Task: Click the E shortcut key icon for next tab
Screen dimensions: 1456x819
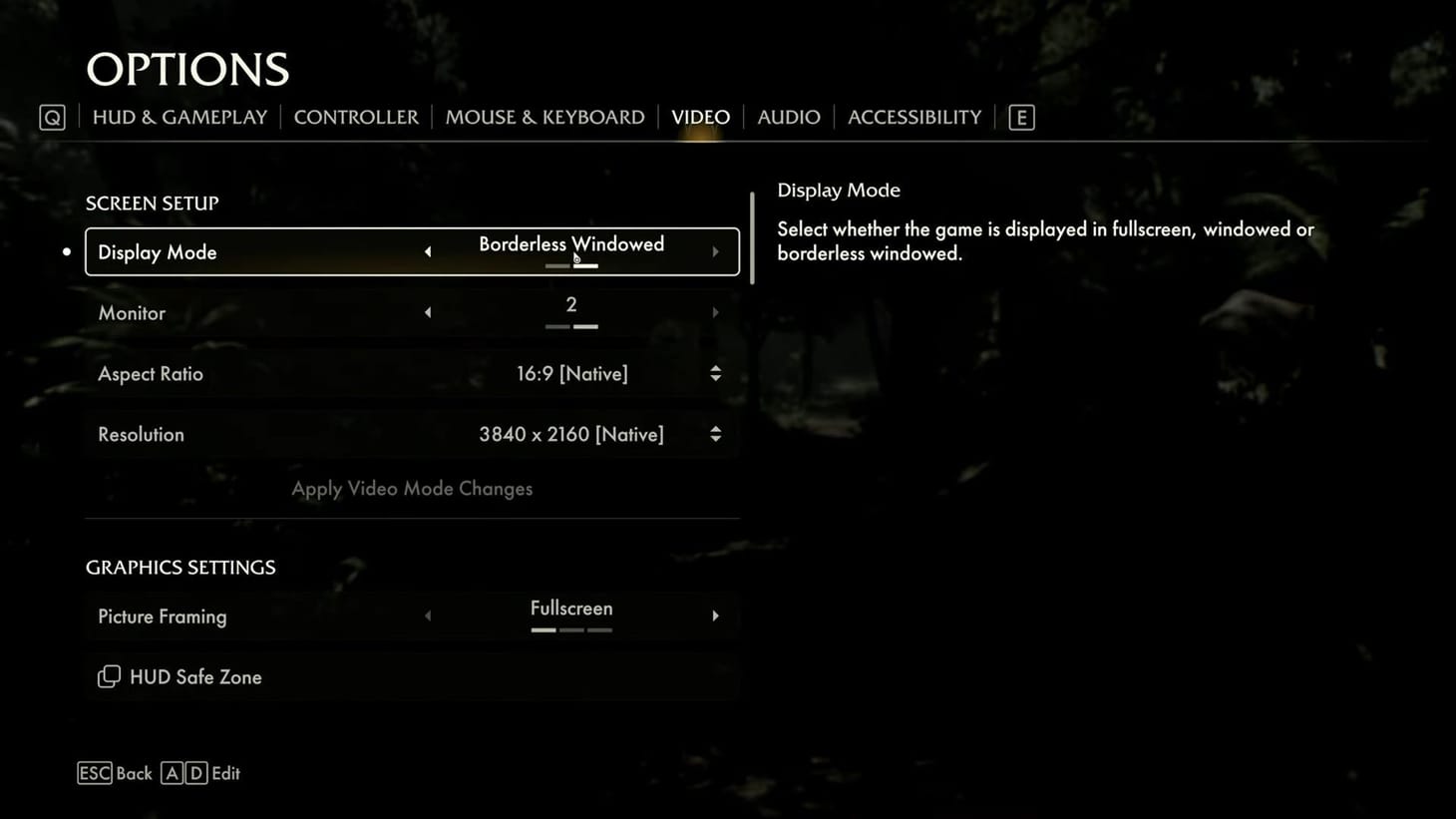Action: [x=1020, y=117]
